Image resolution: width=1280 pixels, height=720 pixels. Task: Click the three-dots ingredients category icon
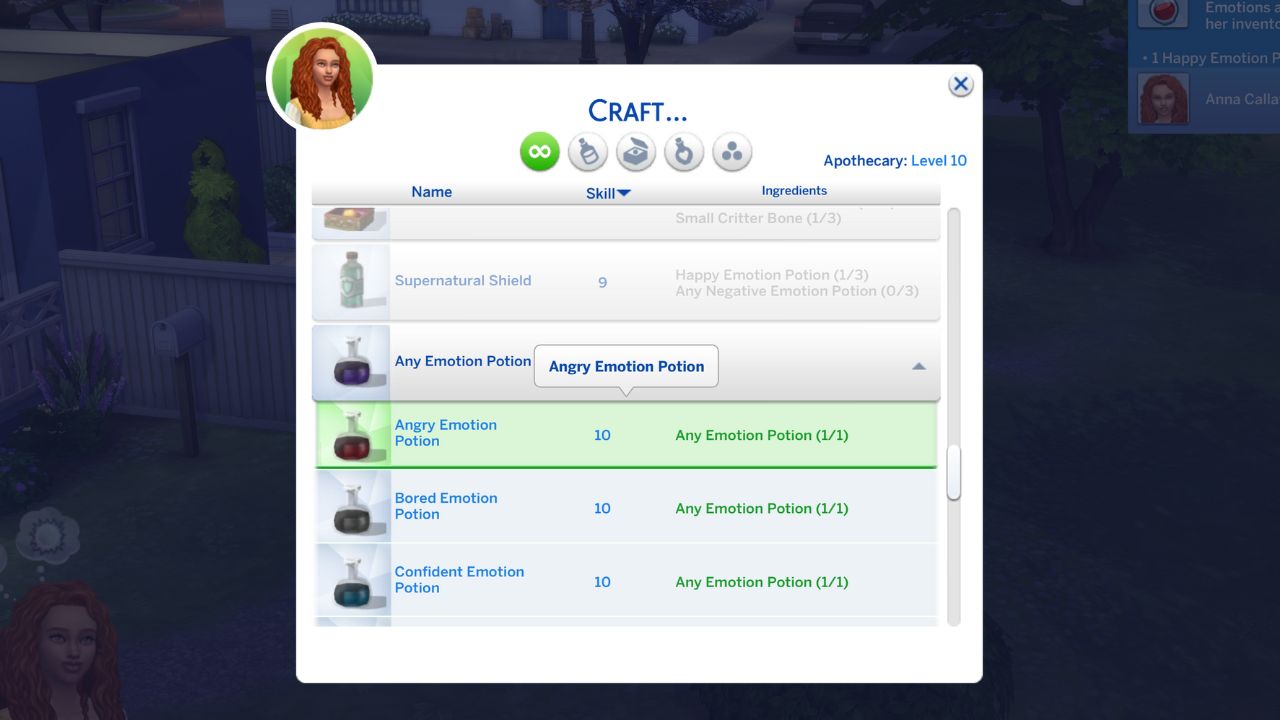pos(731,151)
